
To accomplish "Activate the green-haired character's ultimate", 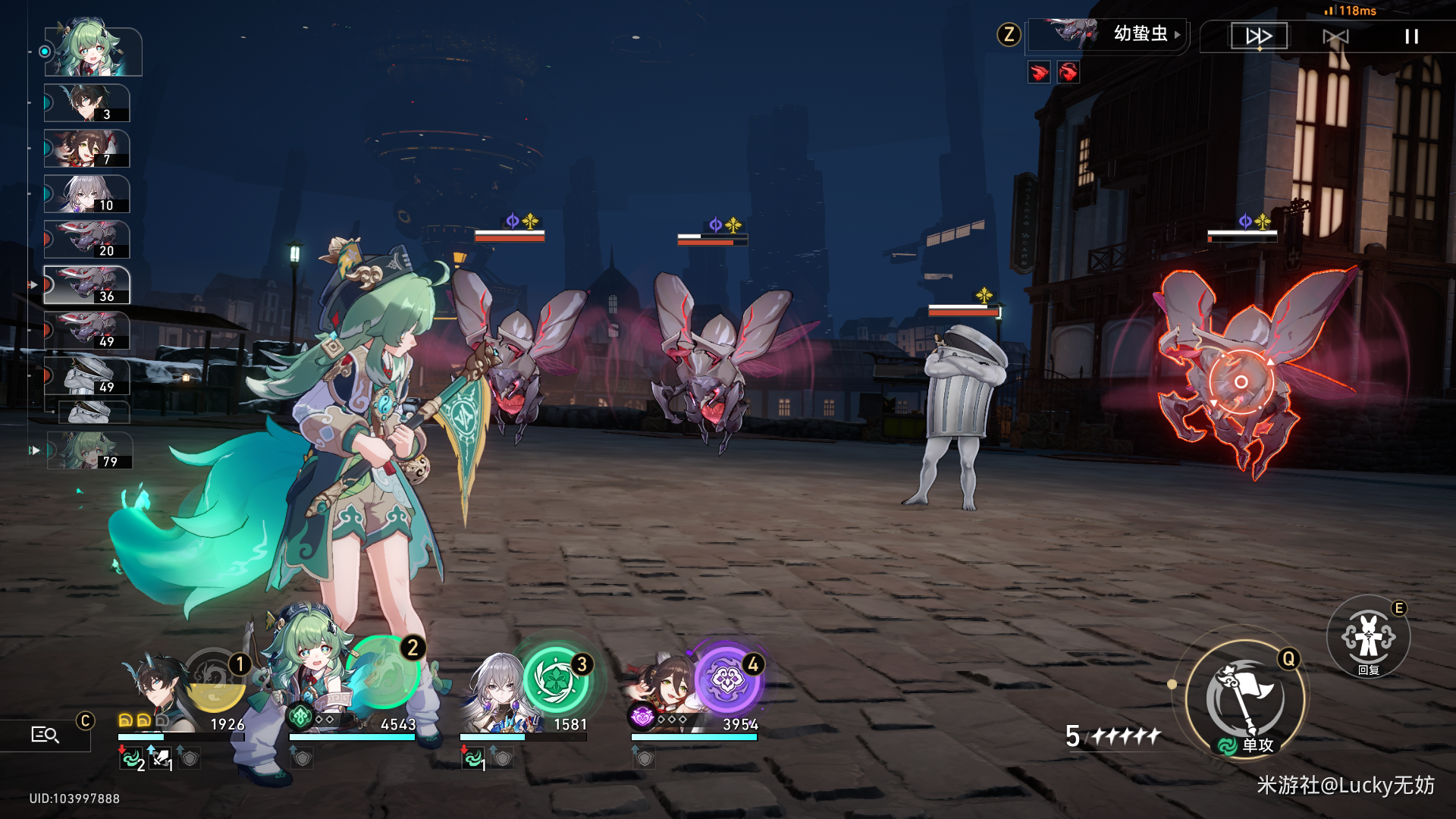I will point(384,673).
